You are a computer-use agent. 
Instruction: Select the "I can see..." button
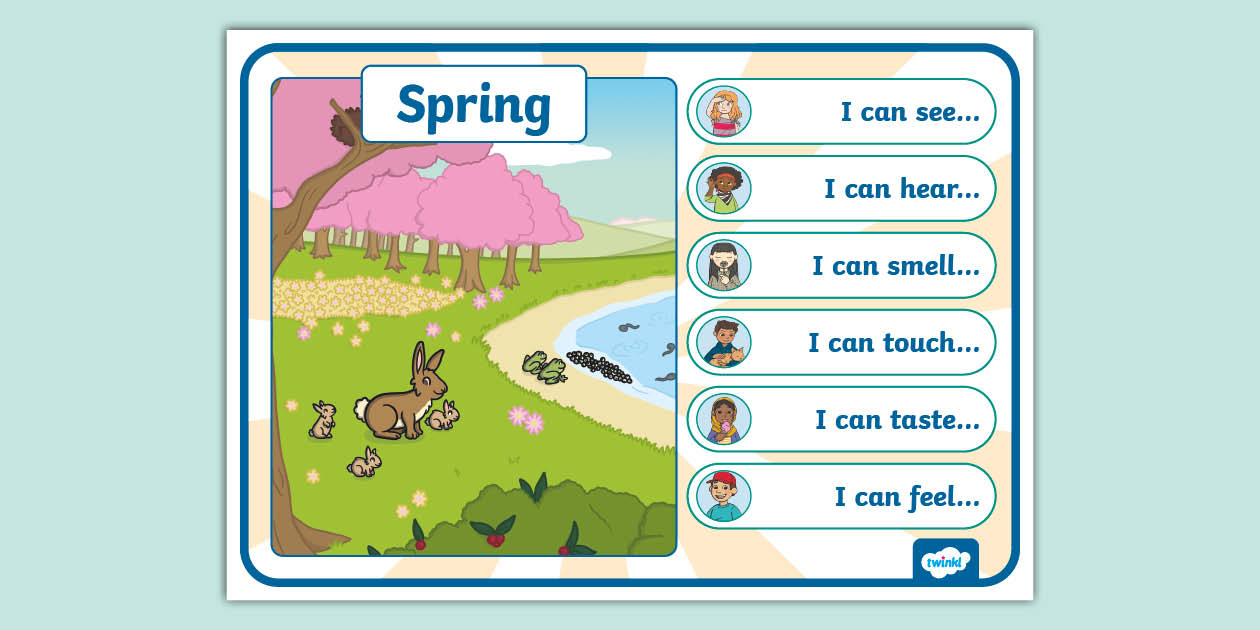[841, 111]
